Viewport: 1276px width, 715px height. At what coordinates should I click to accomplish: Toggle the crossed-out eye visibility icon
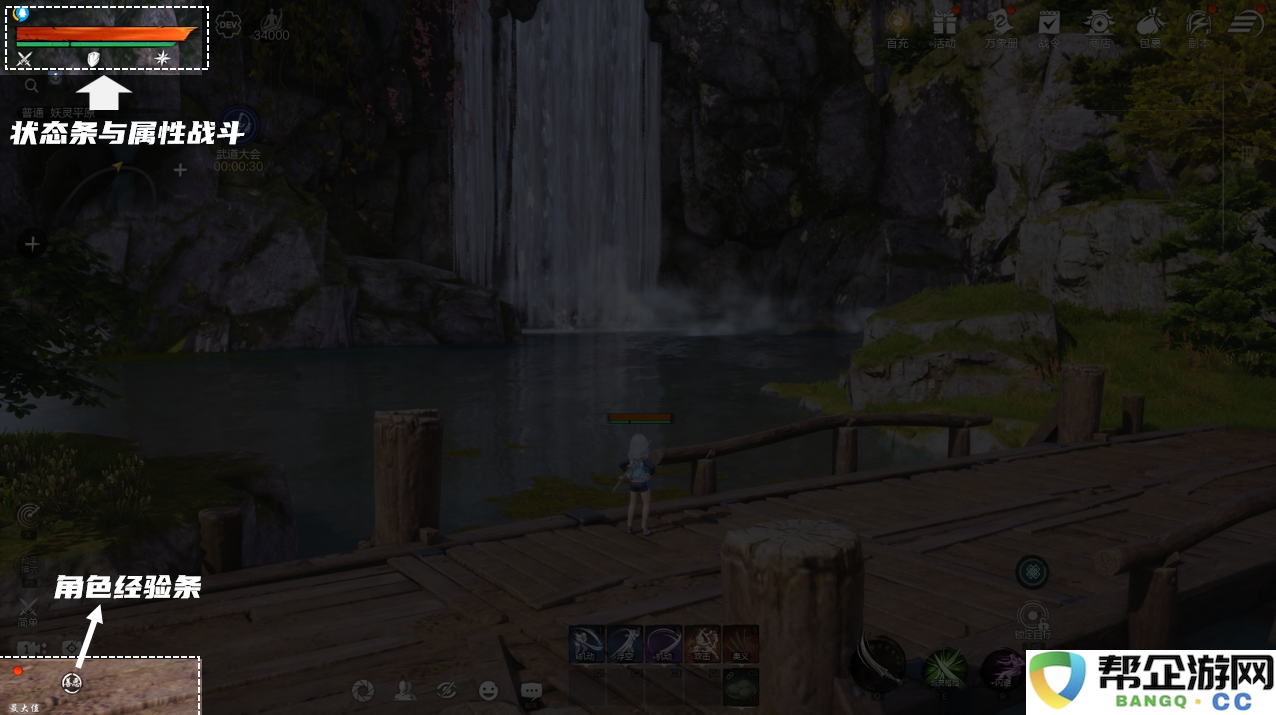pyautogui.click(x=447, y=690)
